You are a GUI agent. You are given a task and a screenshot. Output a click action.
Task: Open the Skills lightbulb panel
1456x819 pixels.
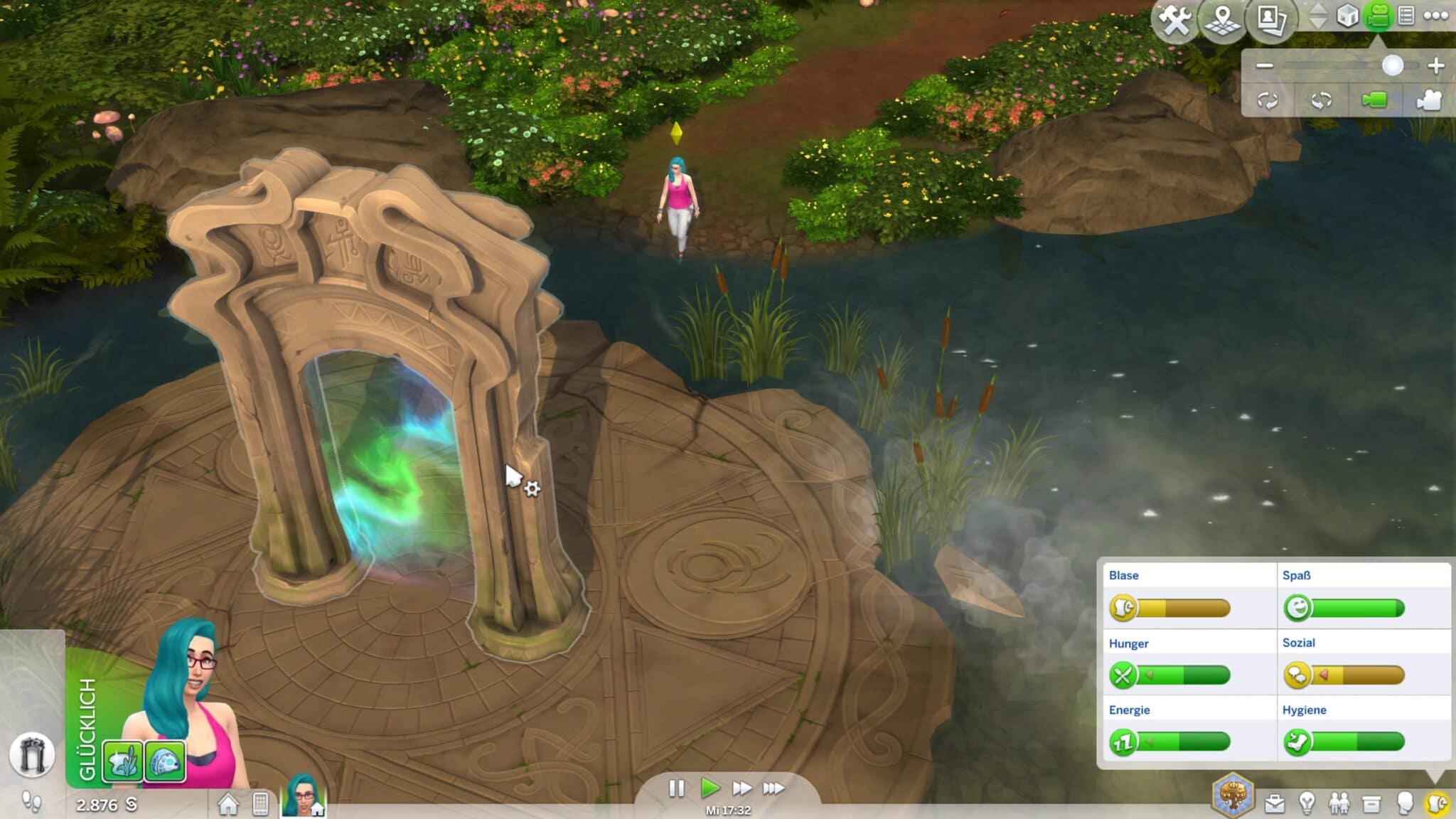1307,804
